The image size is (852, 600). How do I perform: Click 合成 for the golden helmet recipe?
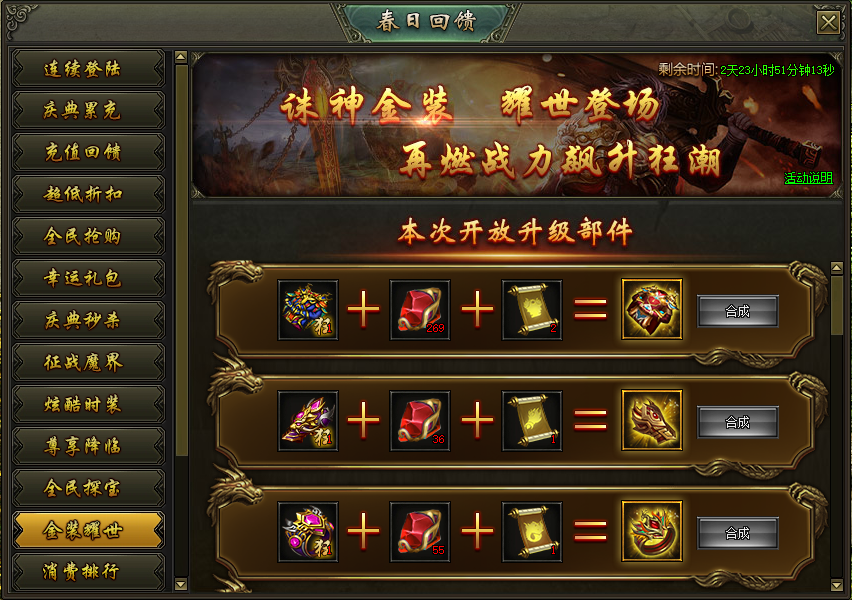[x=737, y=422]
